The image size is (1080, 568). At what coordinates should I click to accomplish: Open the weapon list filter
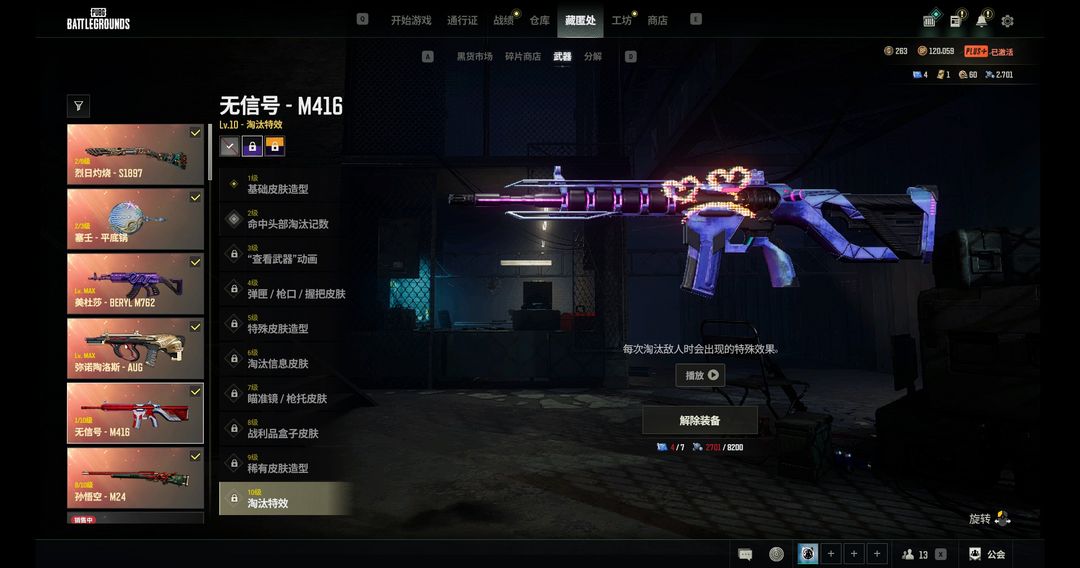tap(78, 106)
